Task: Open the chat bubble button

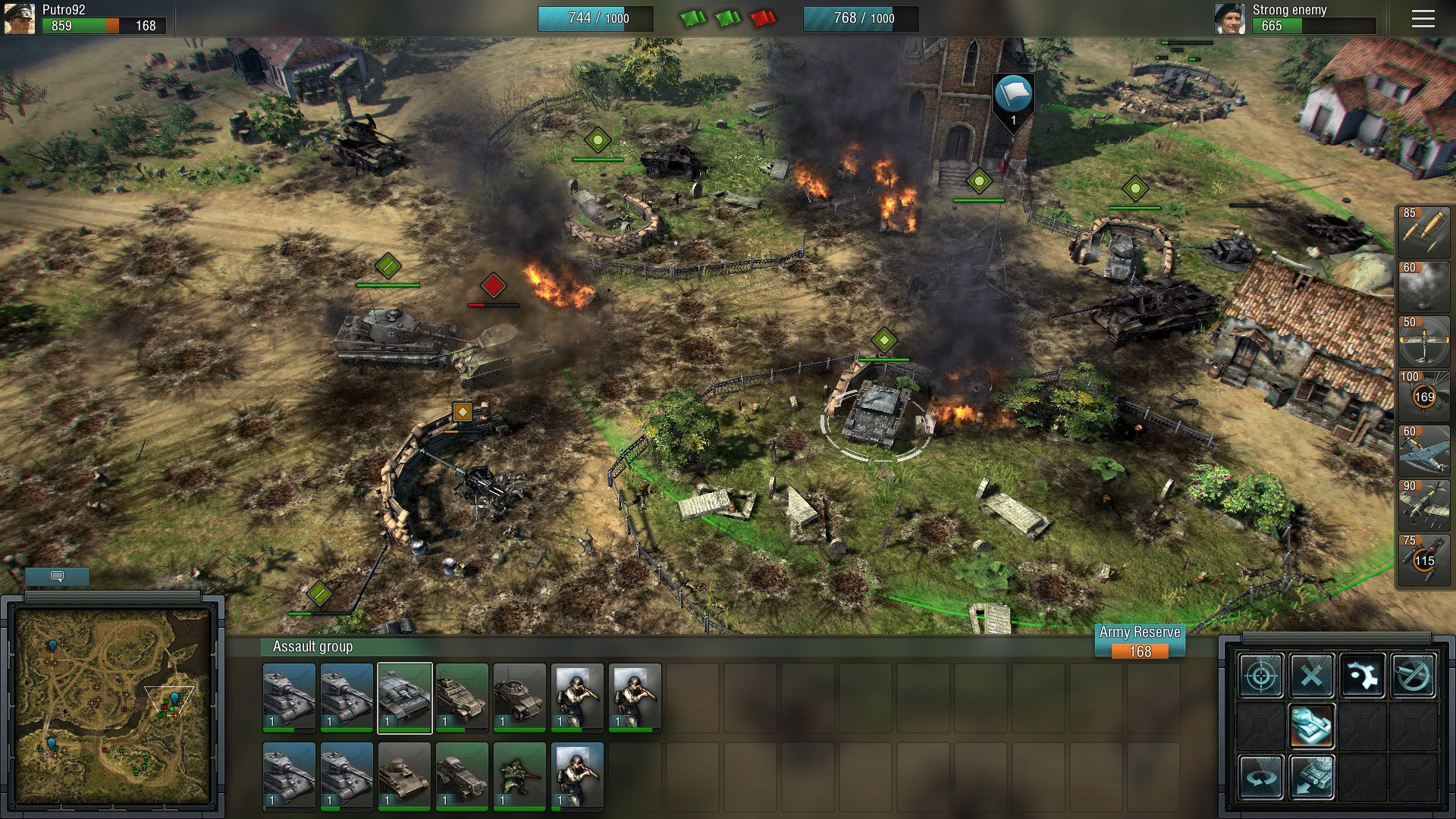Action: click(57, 576)
